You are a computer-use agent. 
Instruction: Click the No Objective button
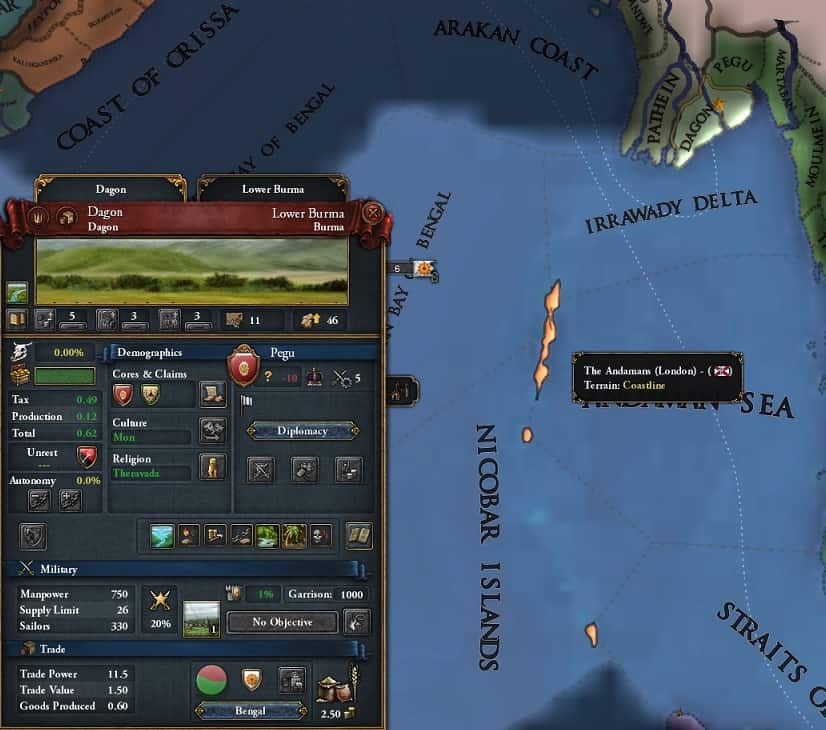point(281,622)
